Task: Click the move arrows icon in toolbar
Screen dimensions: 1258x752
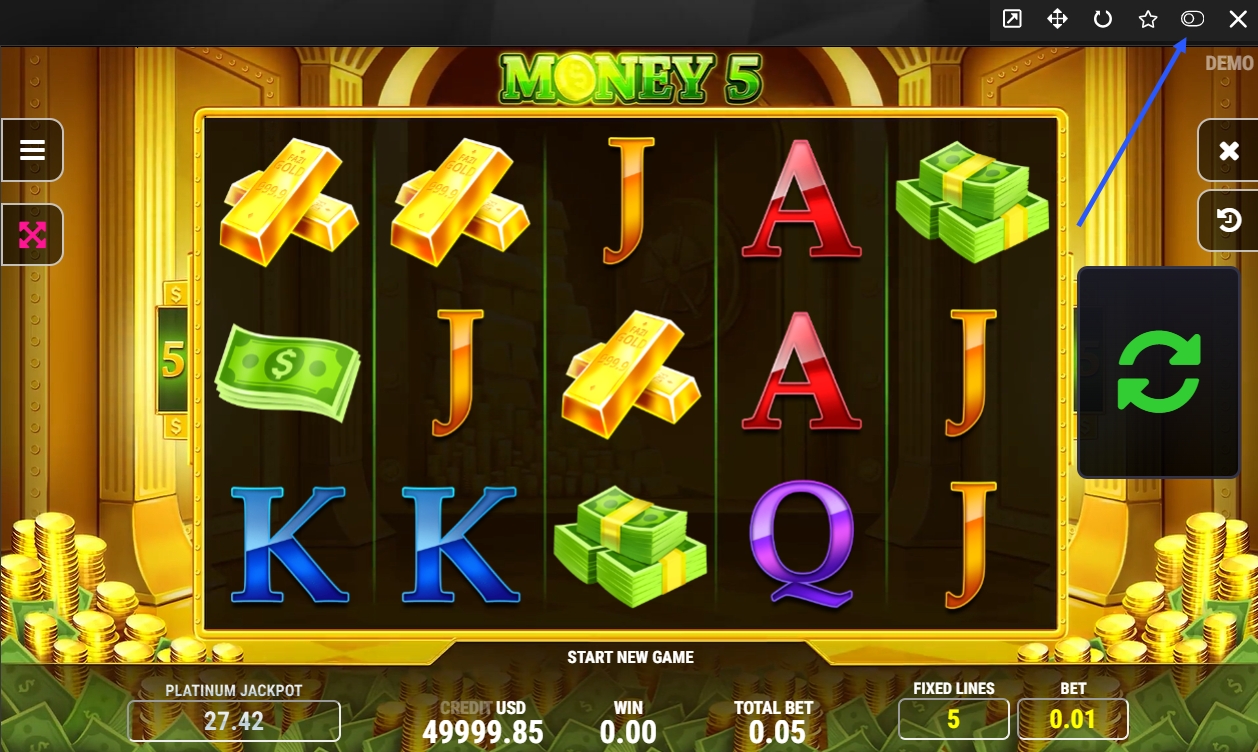Action: 1057,19
